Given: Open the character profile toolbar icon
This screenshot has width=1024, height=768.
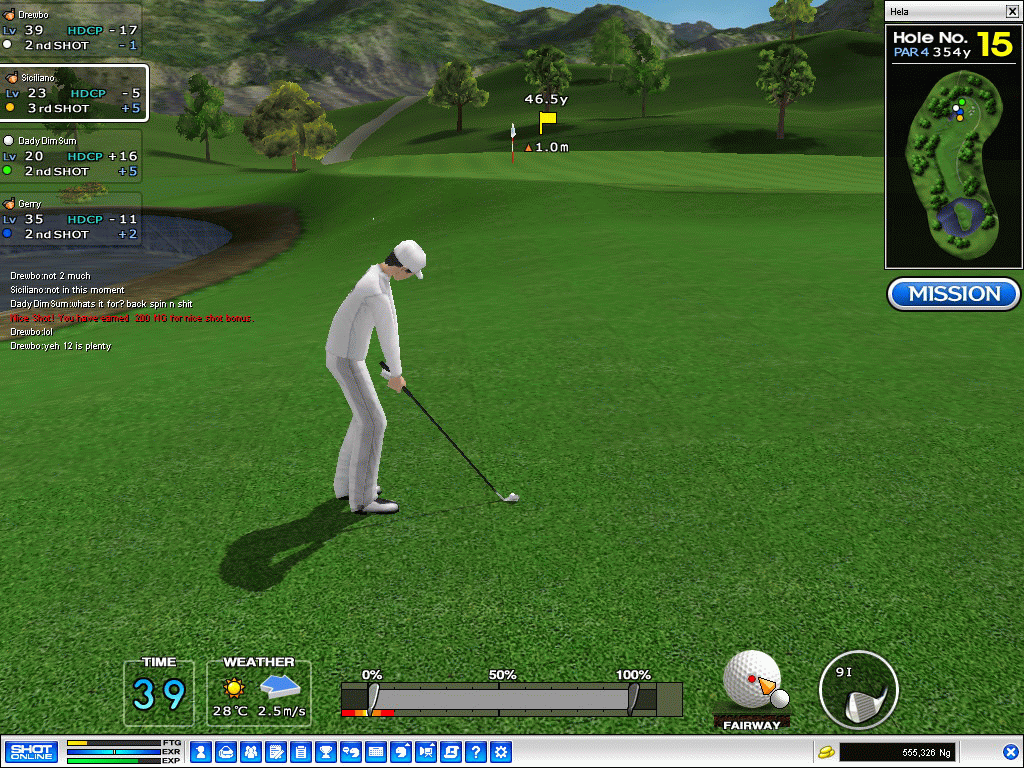Looking at the screenshot, I should click(x=200, y=751).
